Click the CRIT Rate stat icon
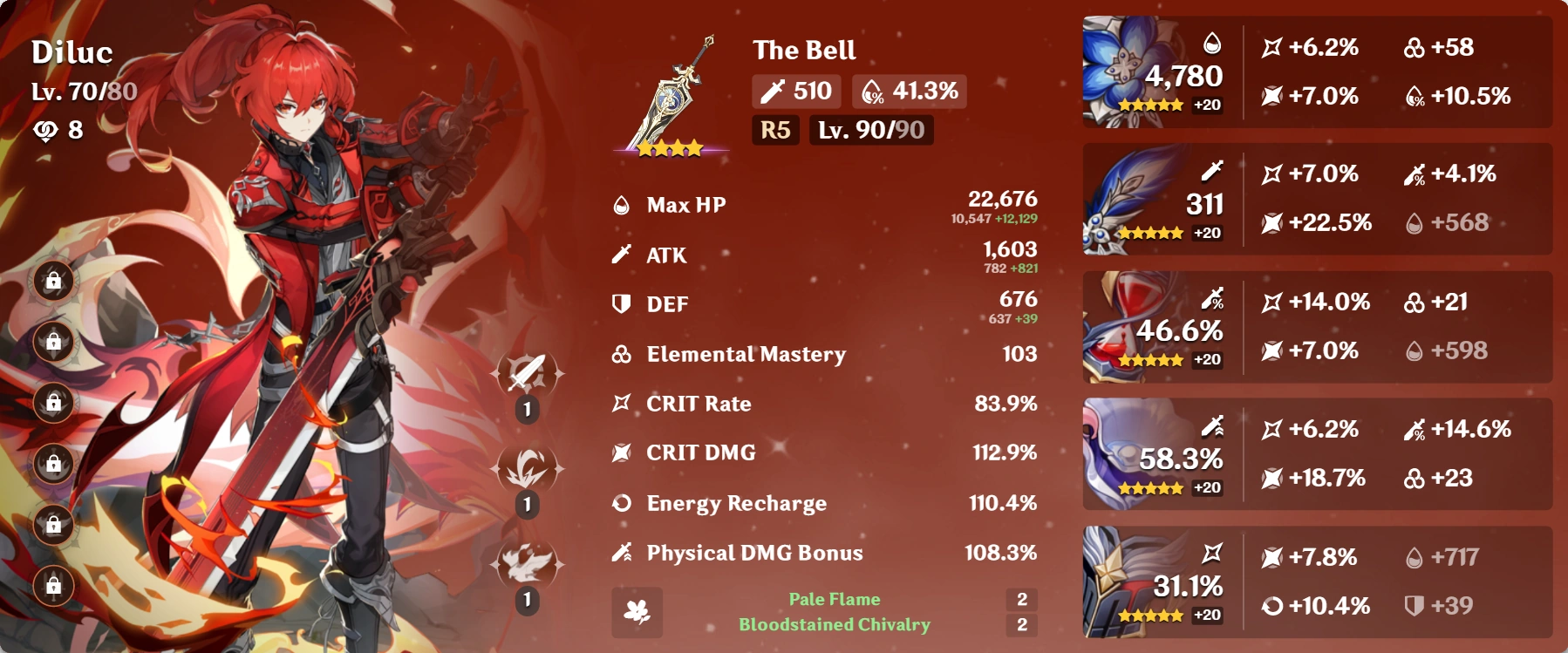 (621, 403)
